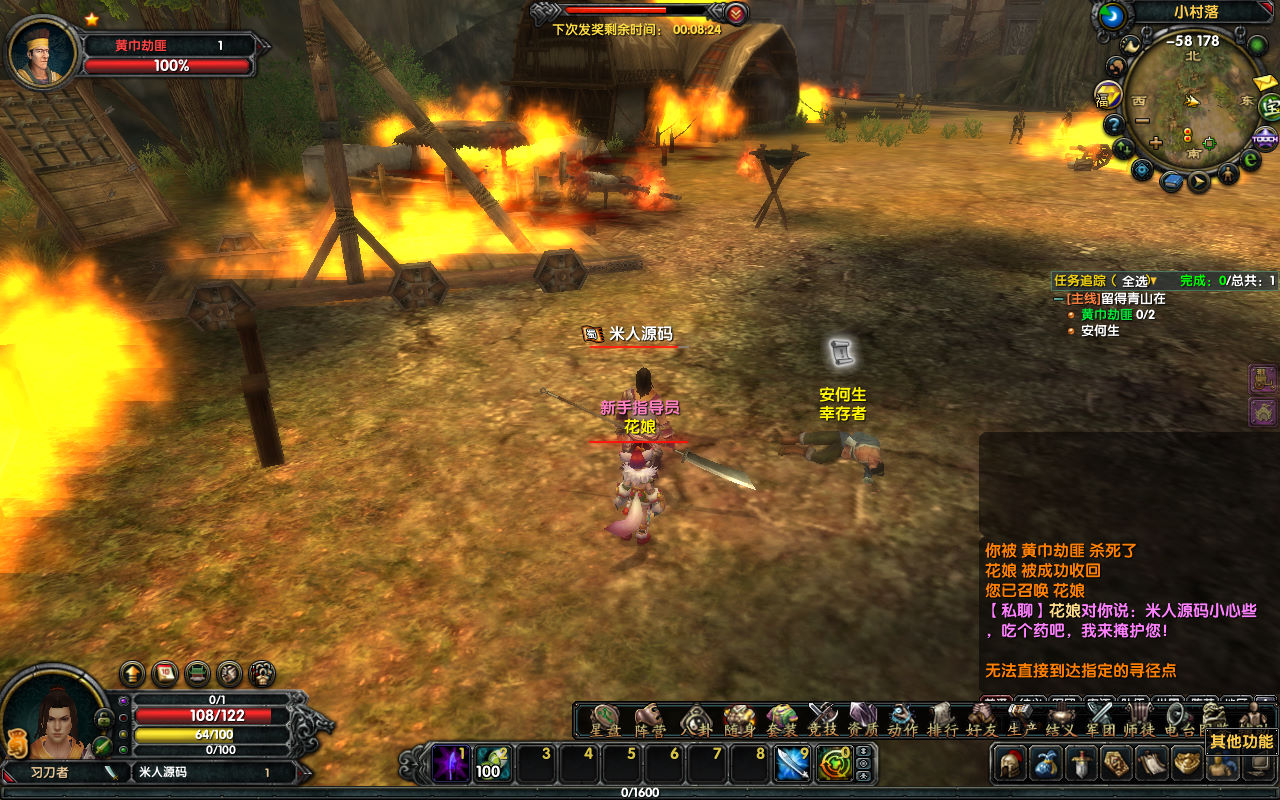The image size is (1280, 800).
Task: Open the yellow mail envelope icon
Action: (1264, 83)
